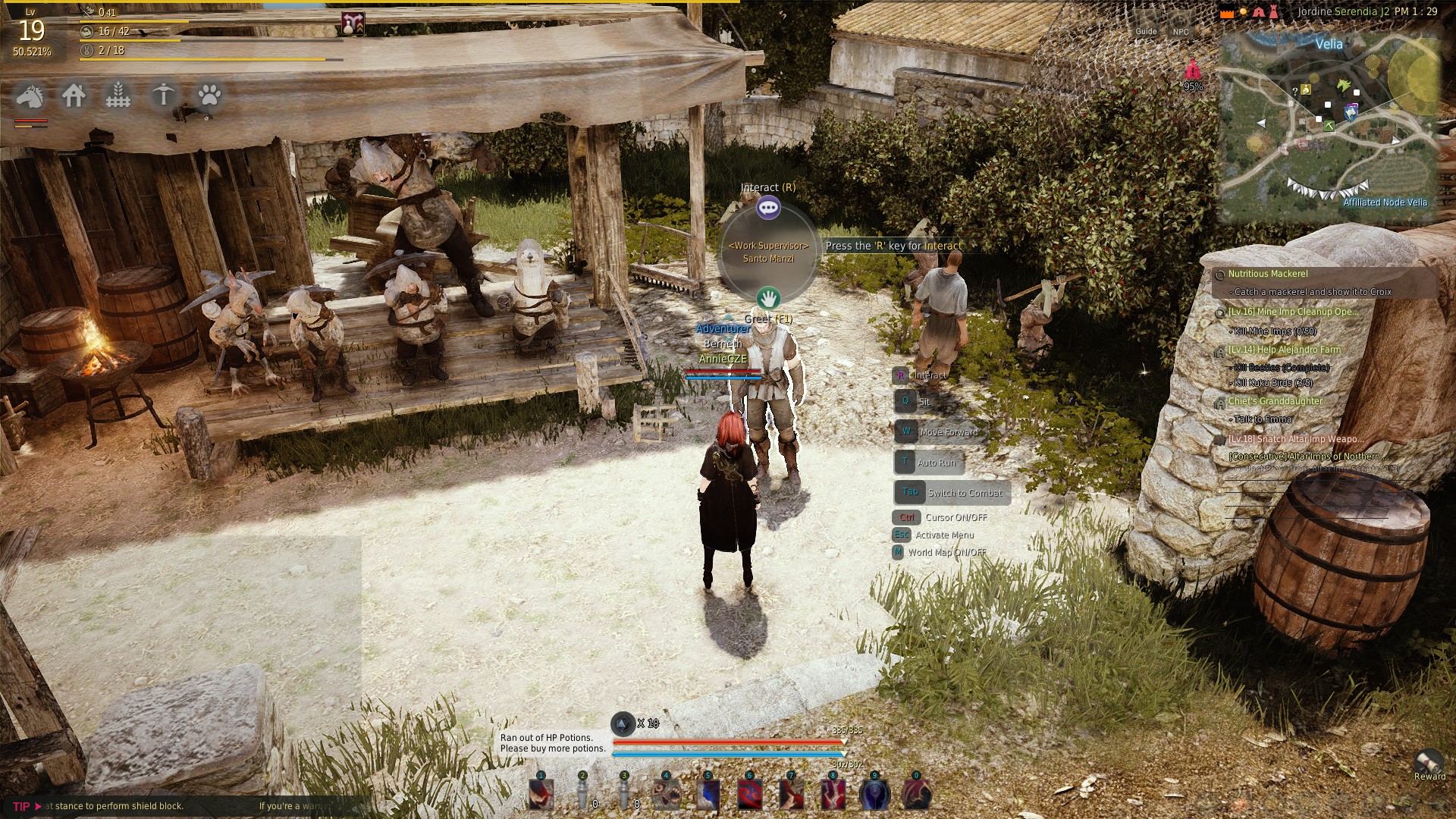
Task: Open the house residence icon
Action: (x=74, y=96)
